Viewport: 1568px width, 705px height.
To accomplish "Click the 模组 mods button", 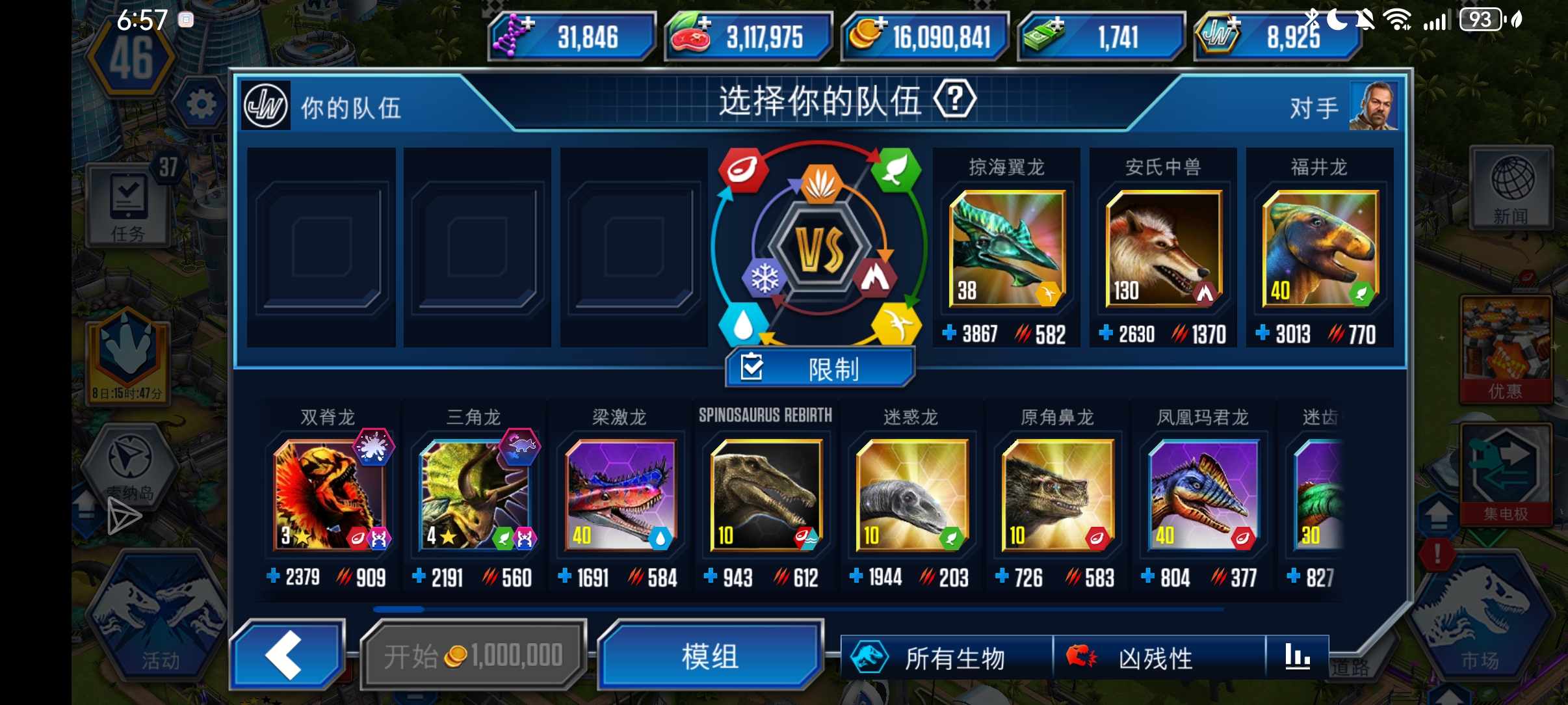I will coord(710,658).
